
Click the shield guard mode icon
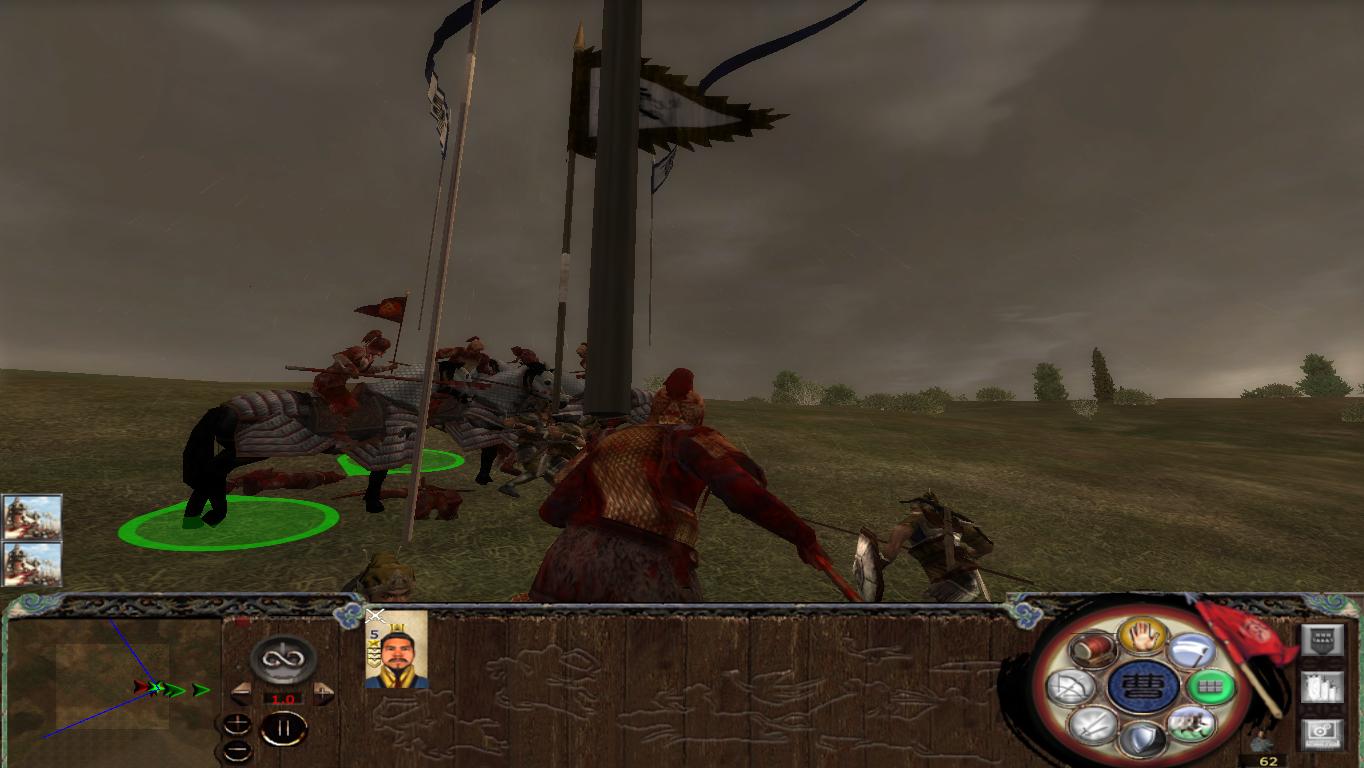(x=1142, y=736)
